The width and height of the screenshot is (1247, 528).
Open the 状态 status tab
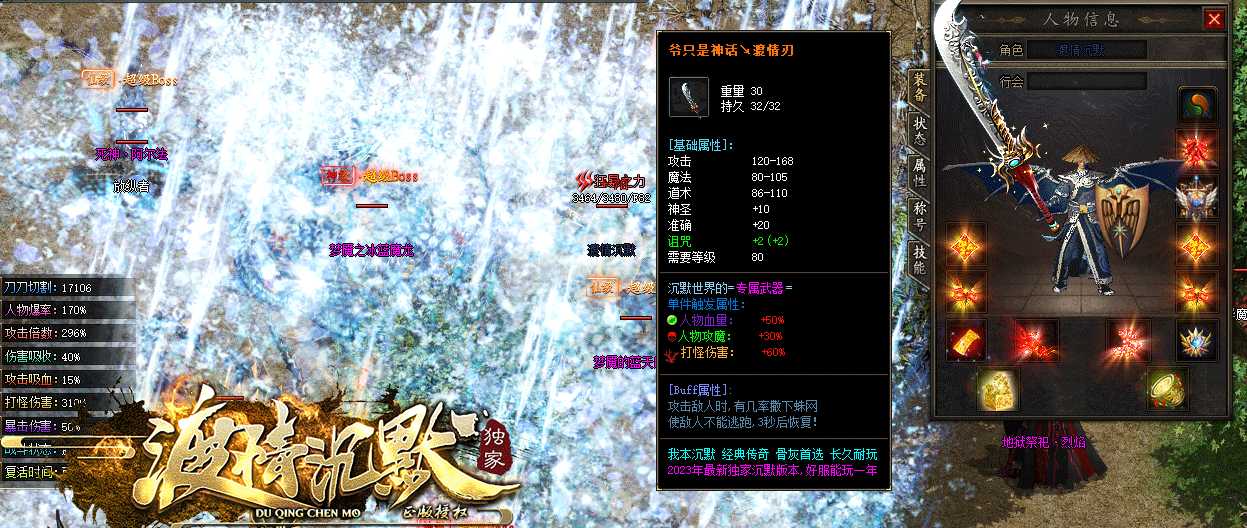(x=919, y=132)
